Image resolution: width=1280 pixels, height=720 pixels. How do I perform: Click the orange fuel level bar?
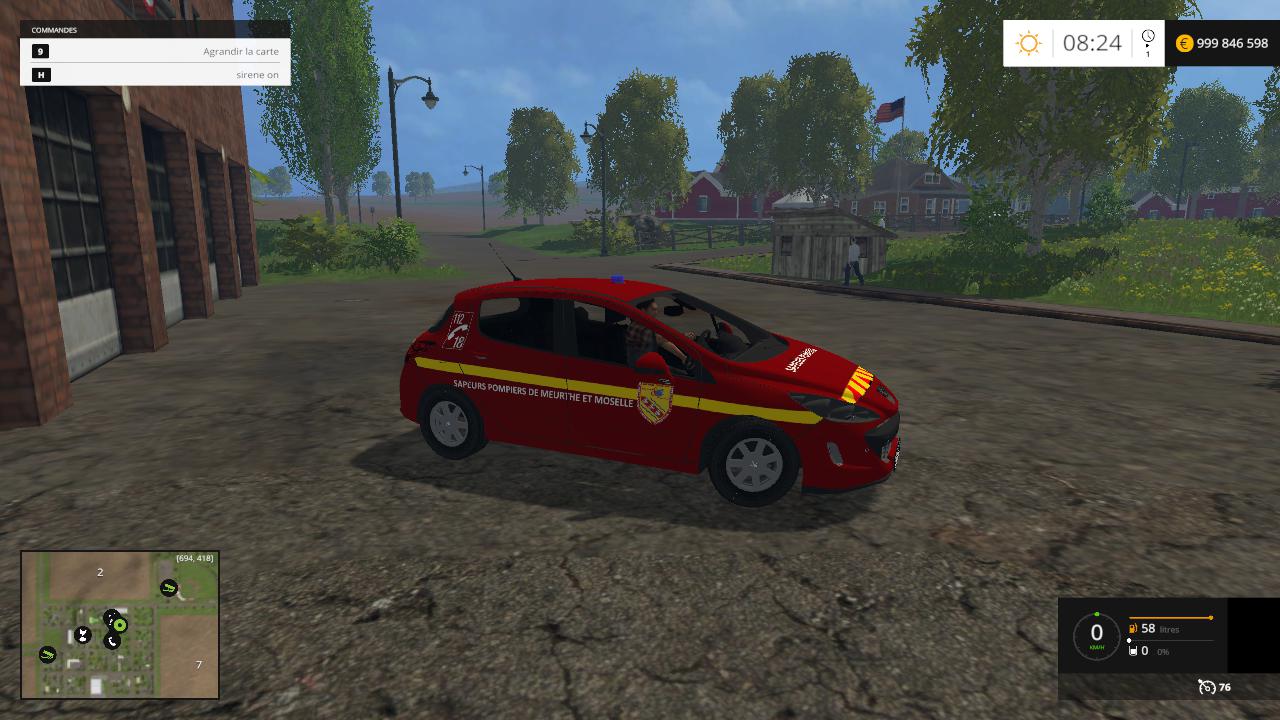pos(1171,617)
